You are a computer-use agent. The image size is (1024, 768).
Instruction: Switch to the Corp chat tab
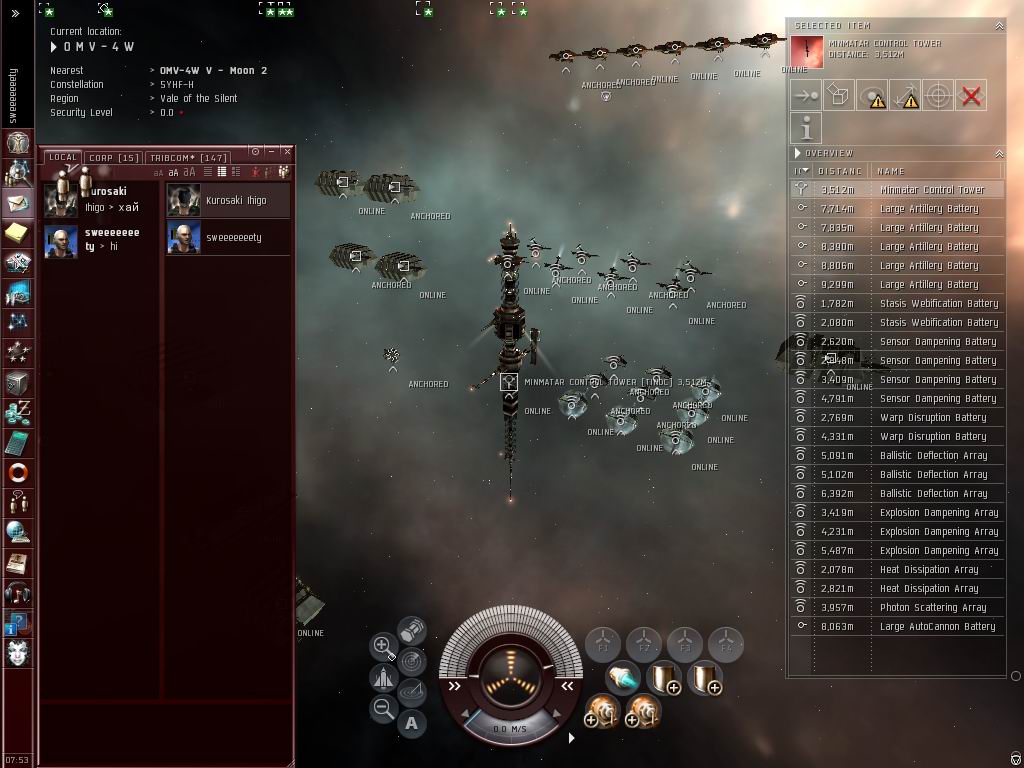[113, 158]
